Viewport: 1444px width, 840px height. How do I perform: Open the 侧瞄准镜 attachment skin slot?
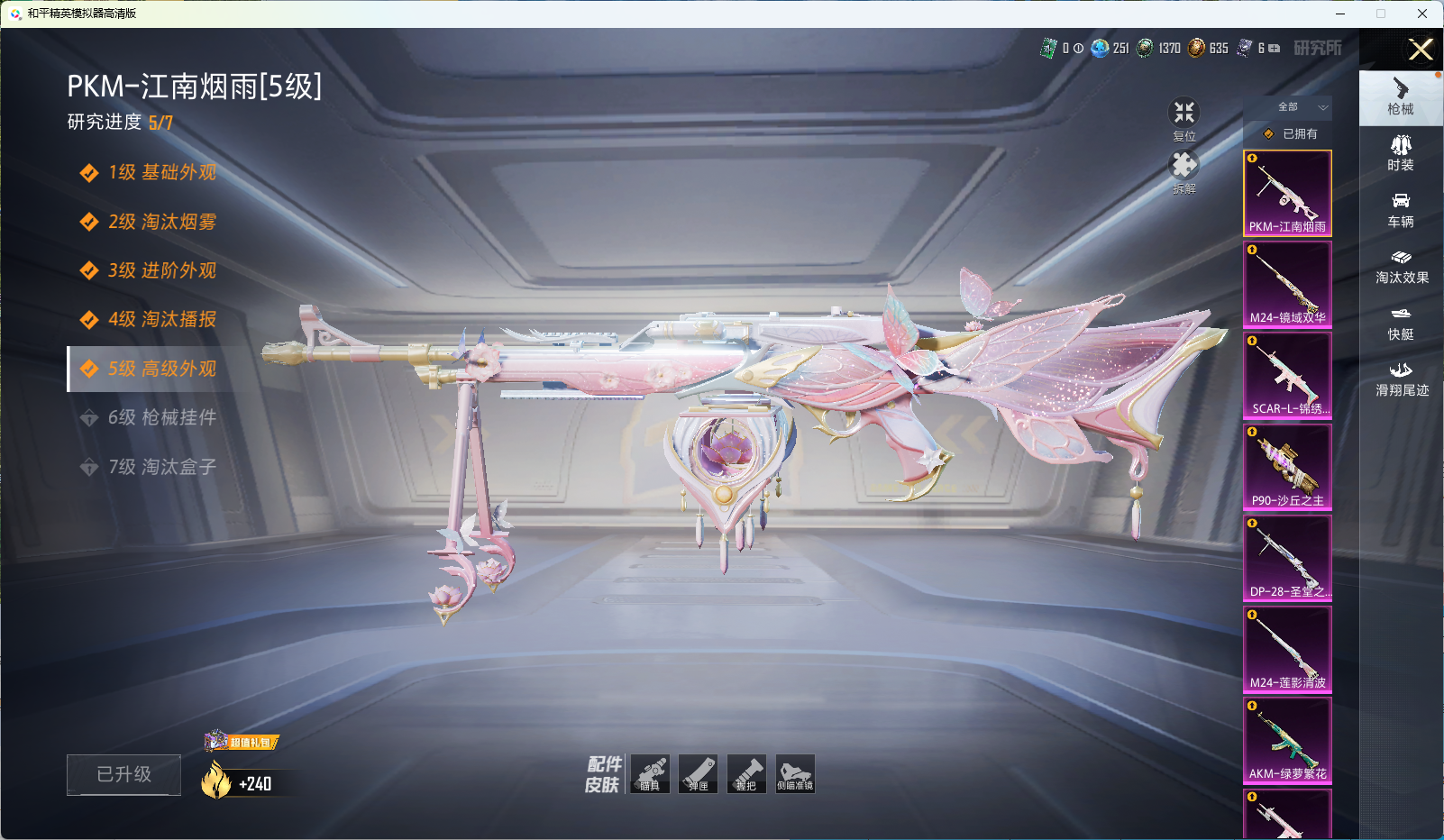(x=794, y=774)
